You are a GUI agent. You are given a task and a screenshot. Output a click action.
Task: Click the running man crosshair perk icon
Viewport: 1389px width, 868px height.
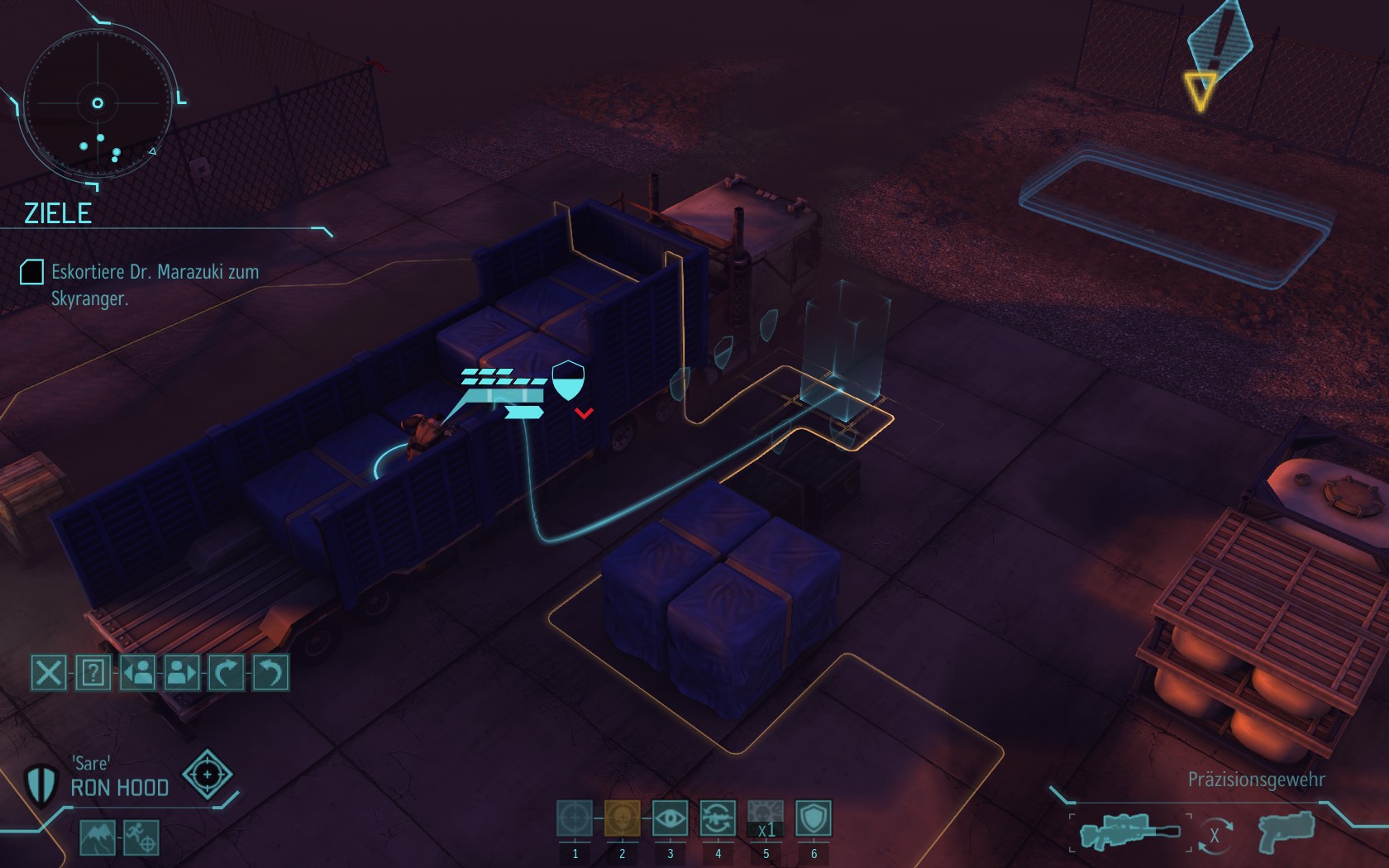(141, 838)
